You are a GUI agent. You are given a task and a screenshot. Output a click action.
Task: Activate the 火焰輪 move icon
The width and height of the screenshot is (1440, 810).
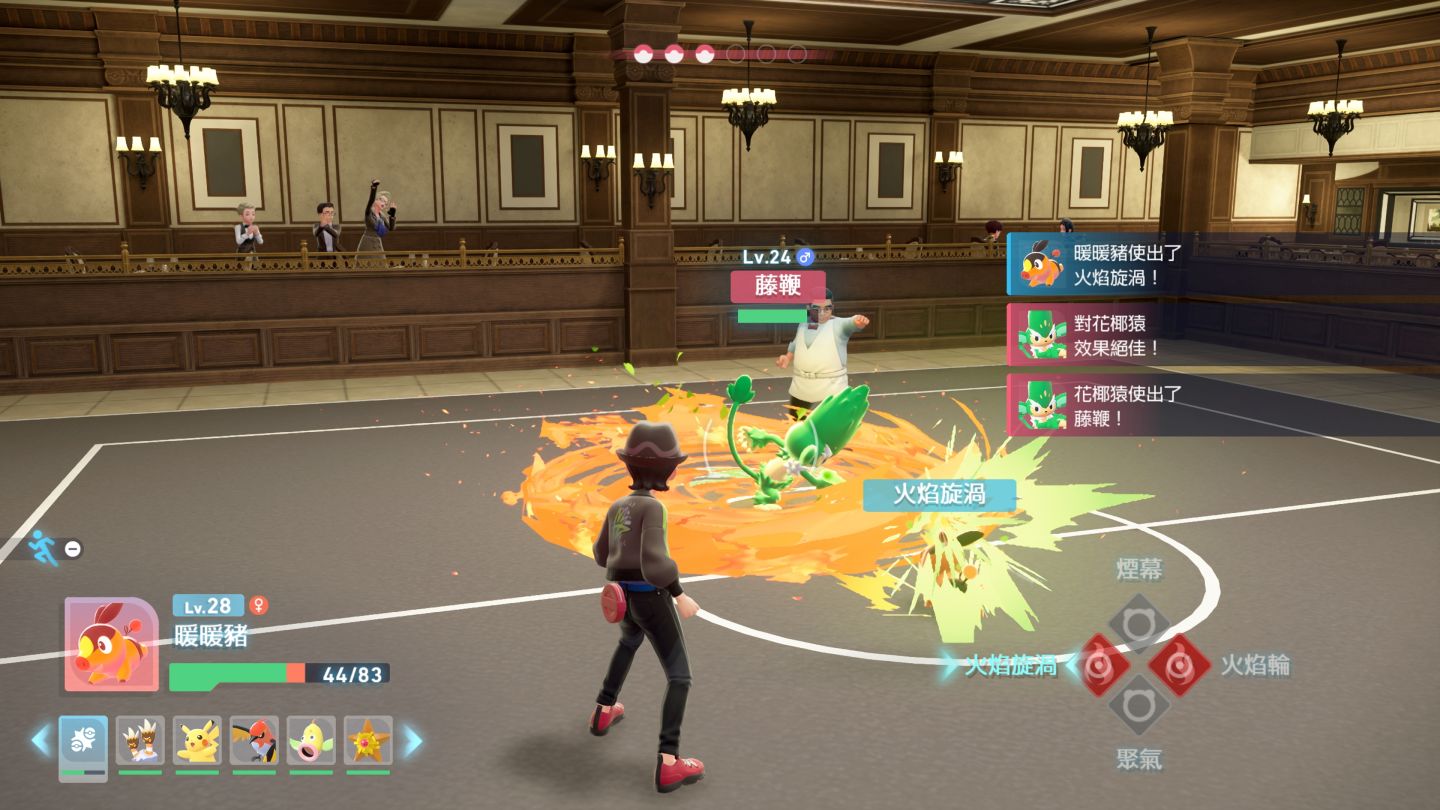pos(1179,665)
